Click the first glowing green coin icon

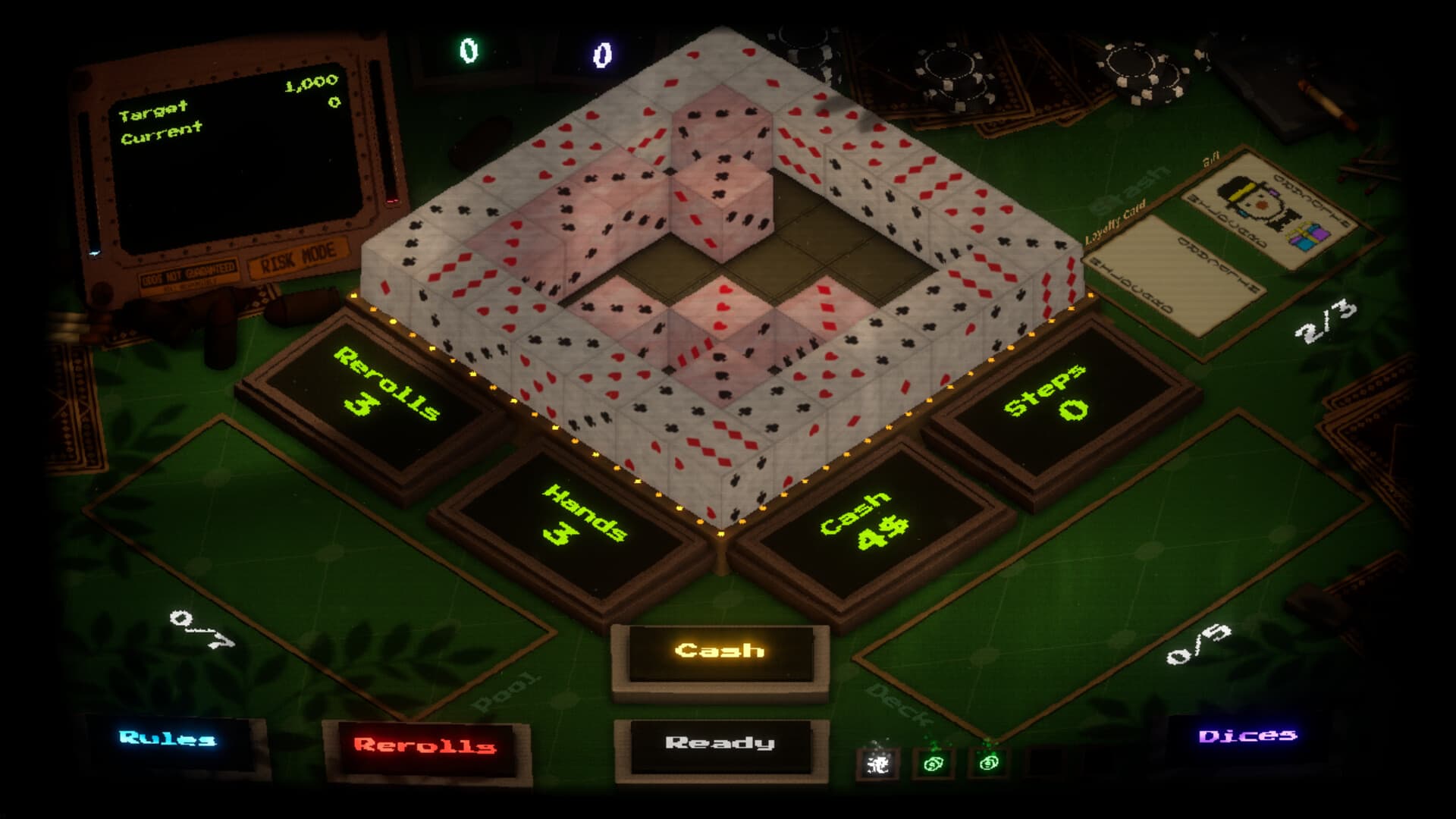933,763
